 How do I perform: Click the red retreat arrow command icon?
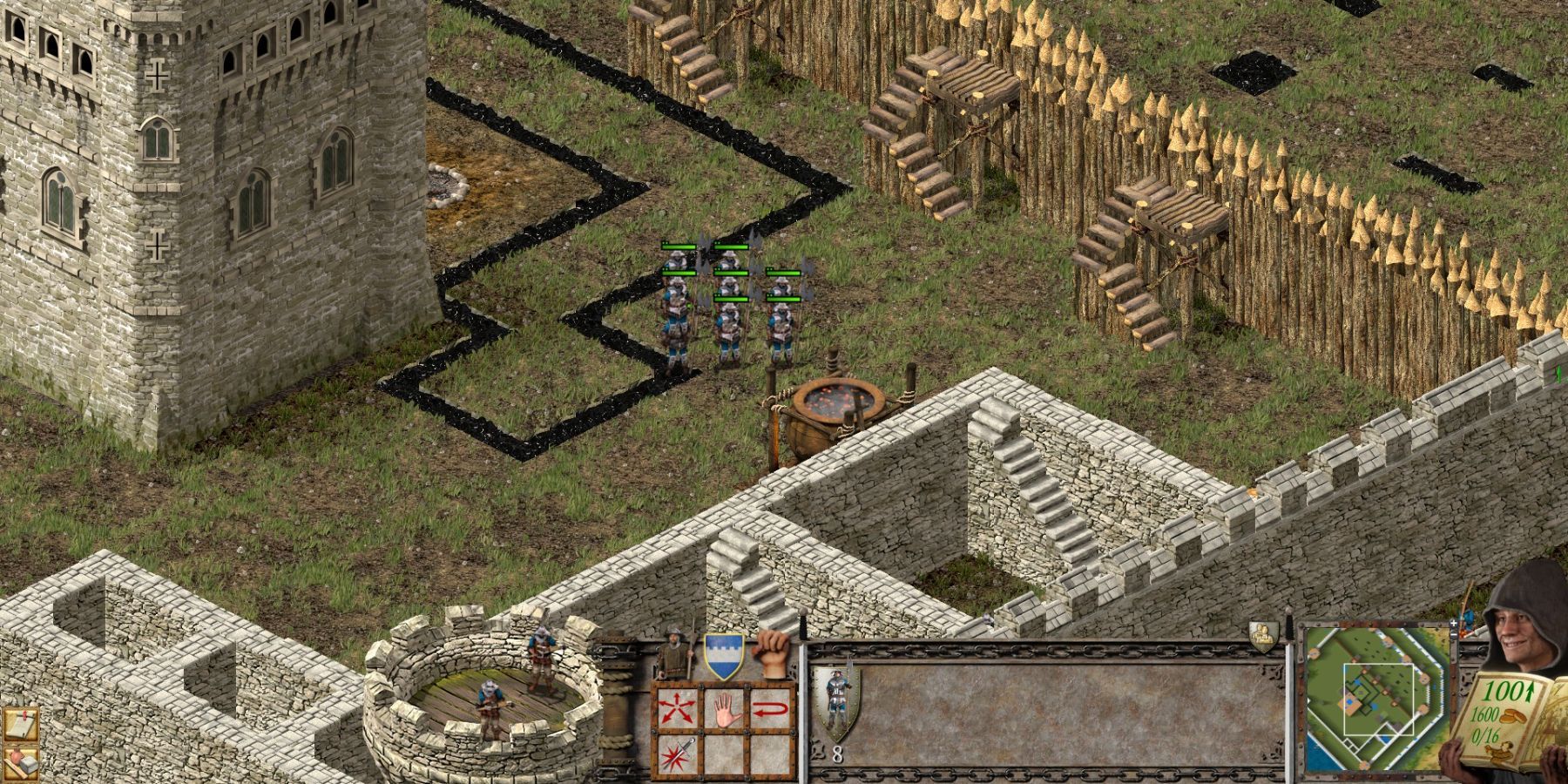click(771, 708)
